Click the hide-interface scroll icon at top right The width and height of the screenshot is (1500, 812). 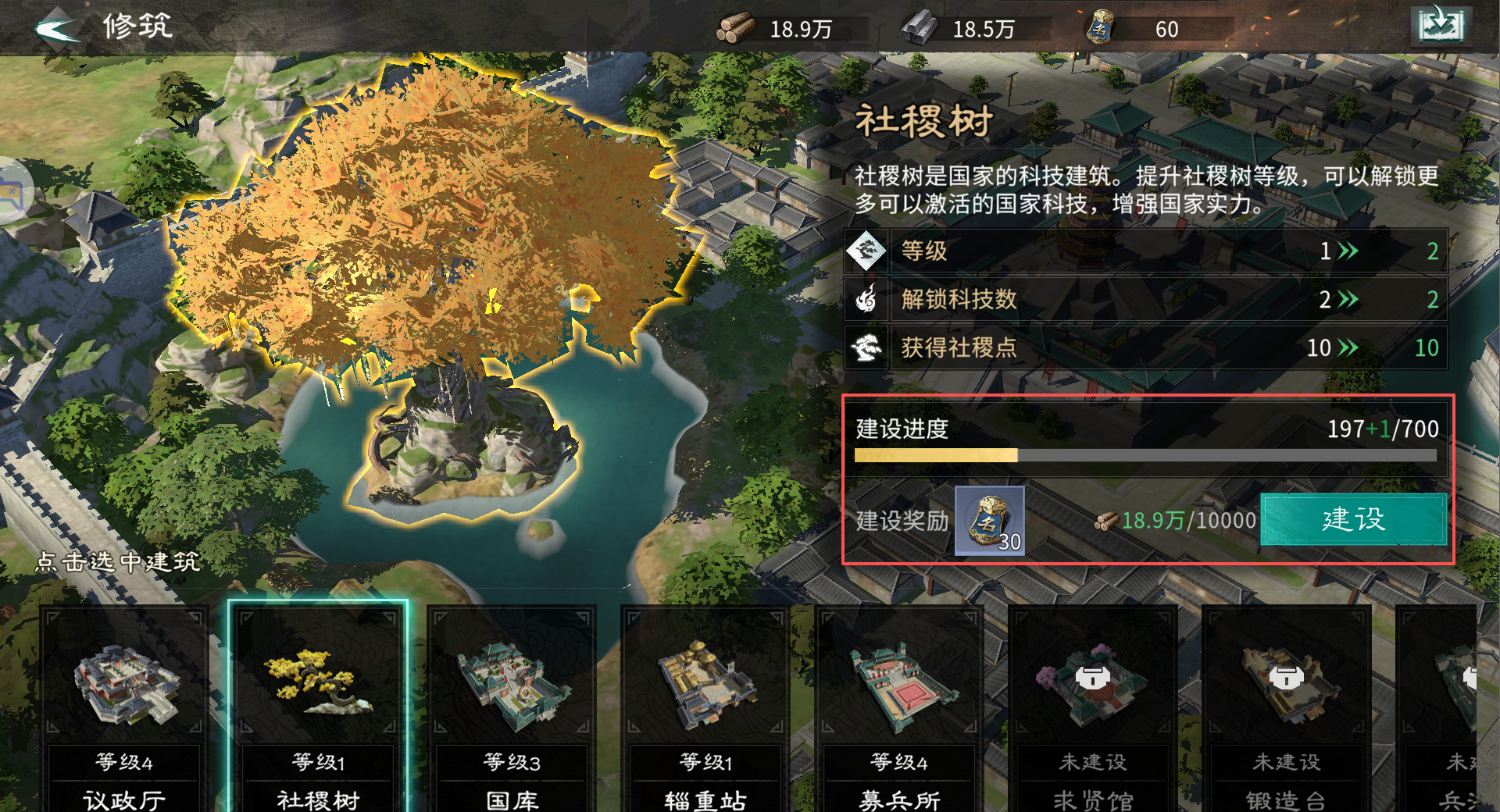[x=1441, y=25]
